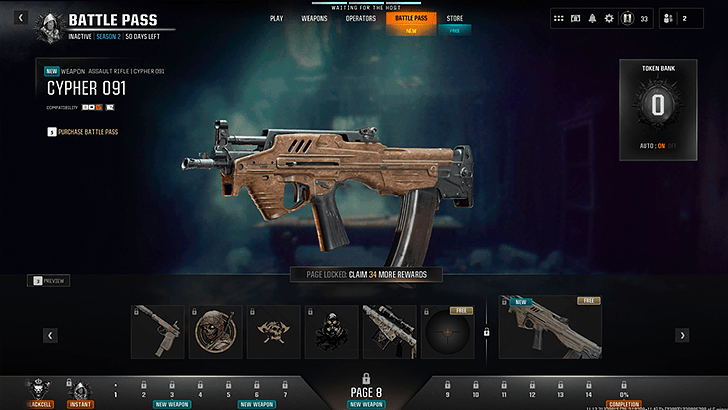
Task: Choose the gas mask operator reward
Action: (x=331, y=331)
